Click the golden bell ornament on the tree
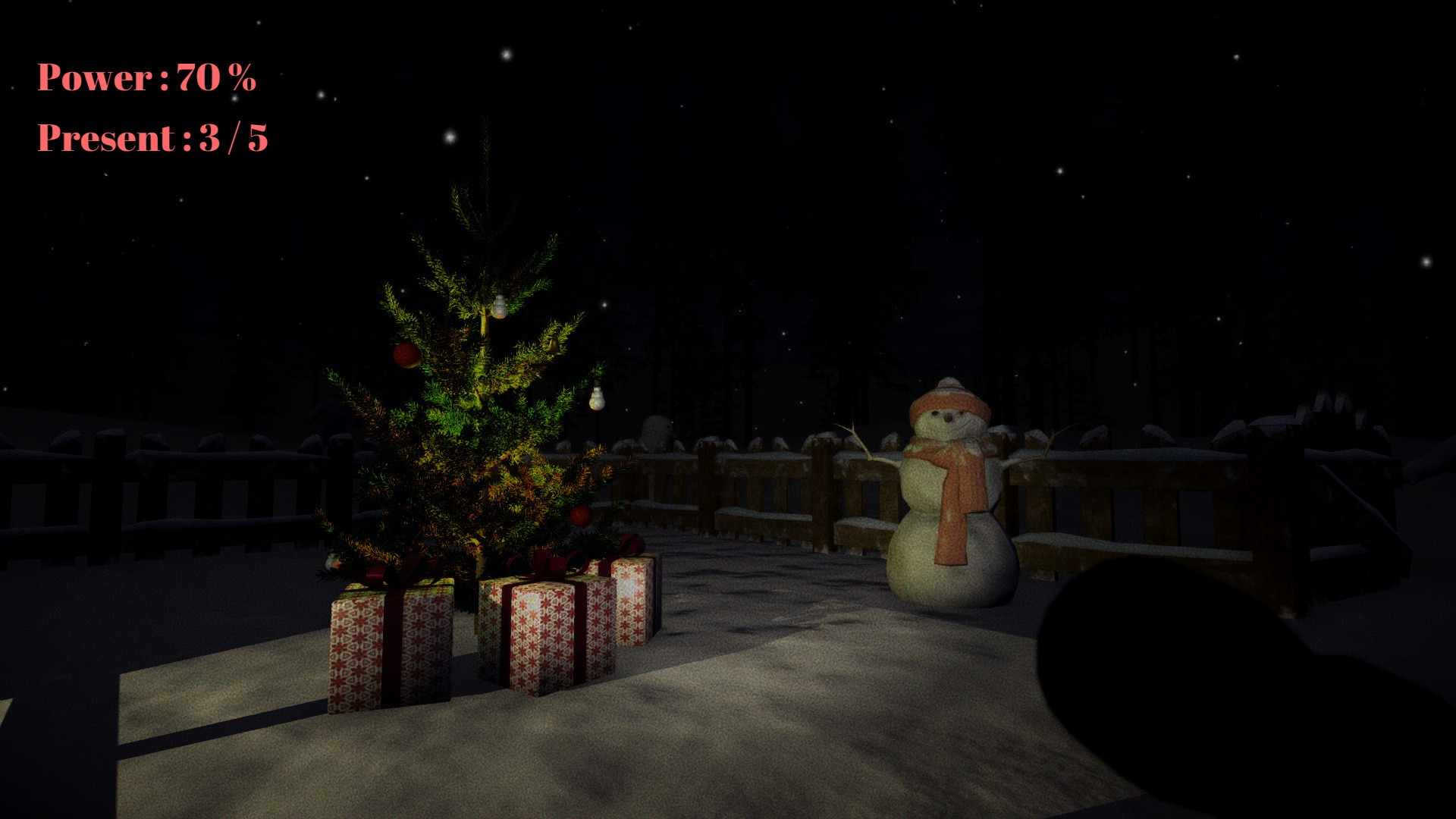 pos(553,344)
